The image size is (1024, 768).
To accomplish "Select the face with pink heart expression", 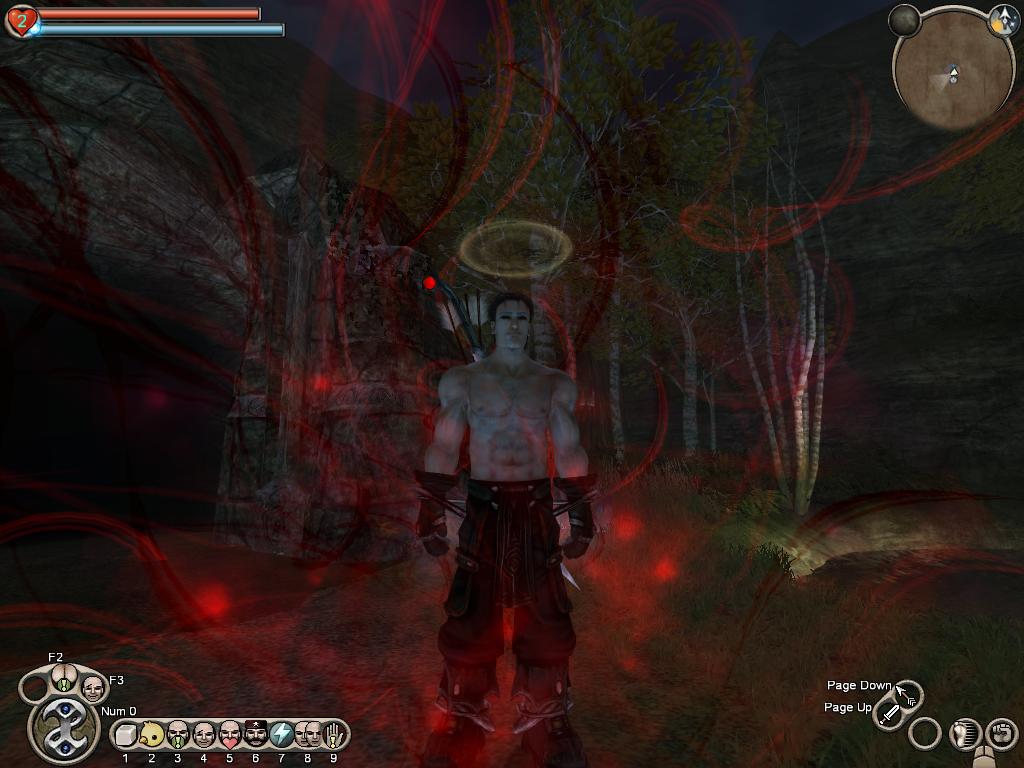I will coord(229,735).
